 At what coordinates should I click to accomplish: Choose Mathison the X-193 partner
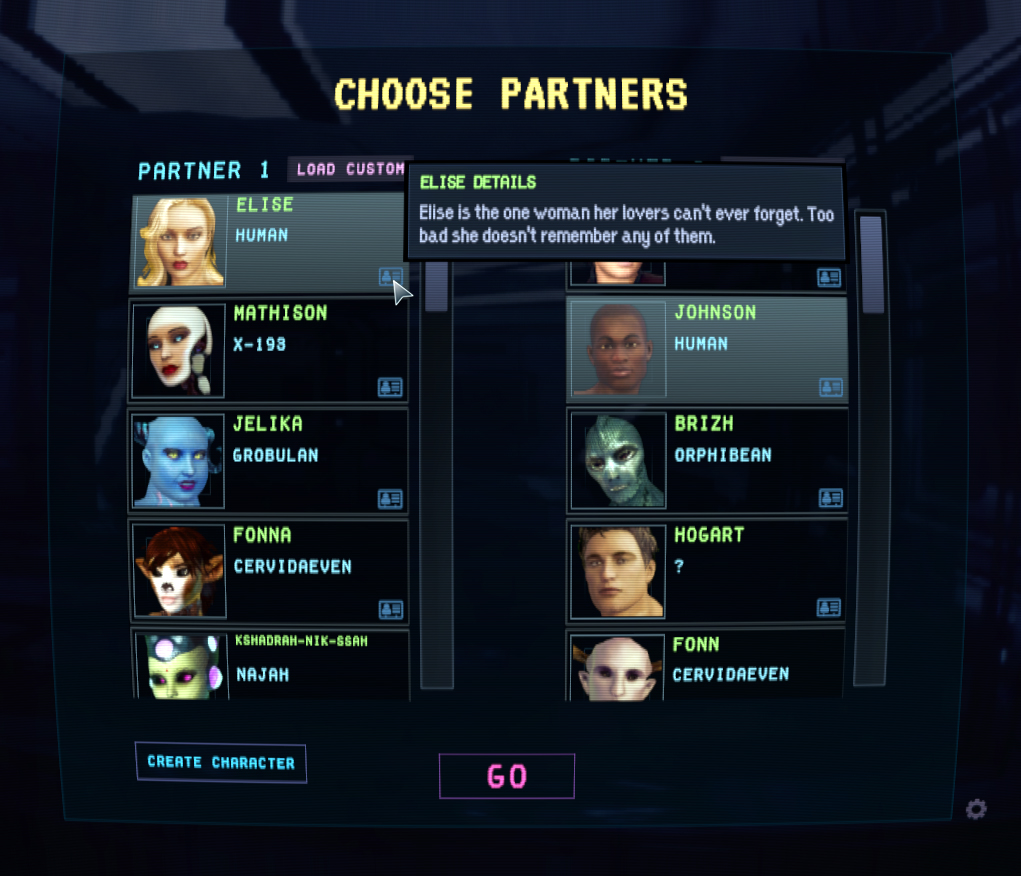tap(268, 351)
